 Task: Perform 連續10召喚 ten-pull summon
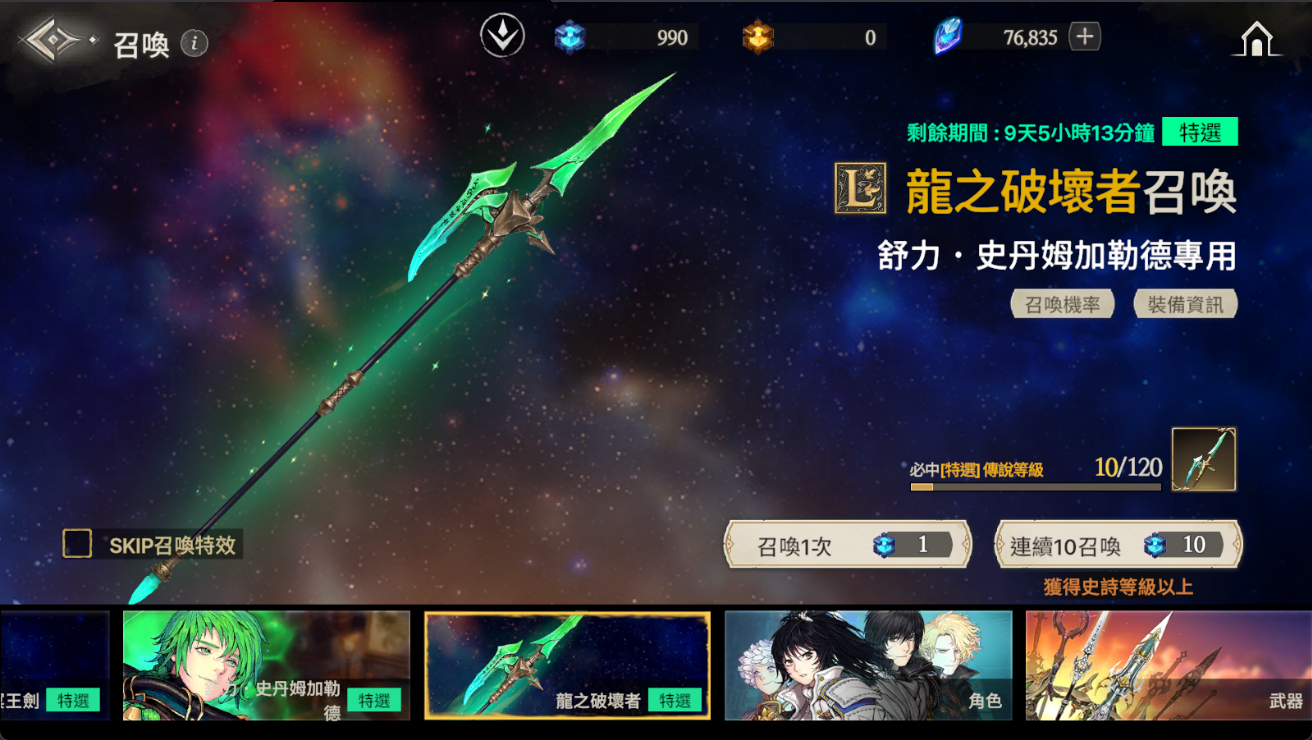pos(1118,545)
